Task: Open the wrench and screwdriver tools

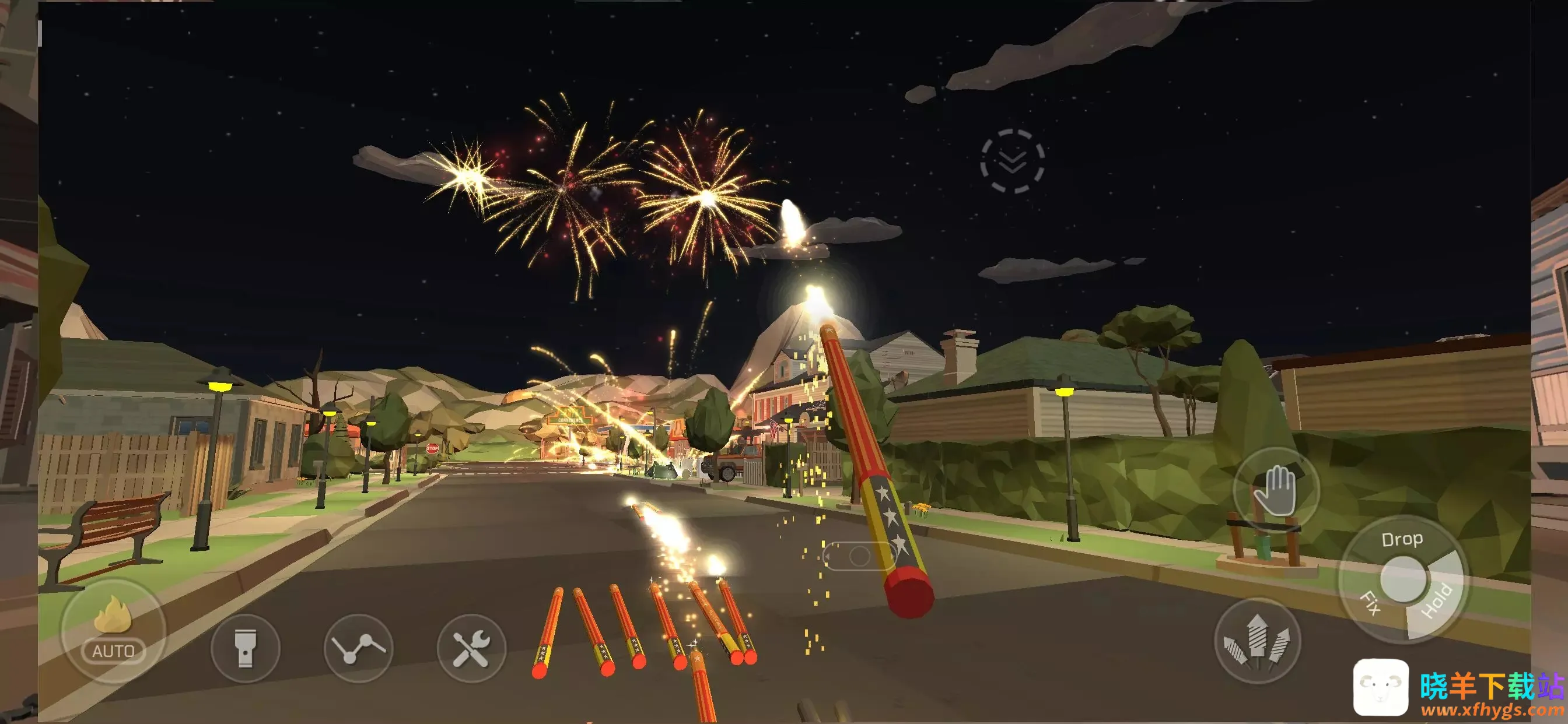Action: pyautogui.click(x=471, y=648)
